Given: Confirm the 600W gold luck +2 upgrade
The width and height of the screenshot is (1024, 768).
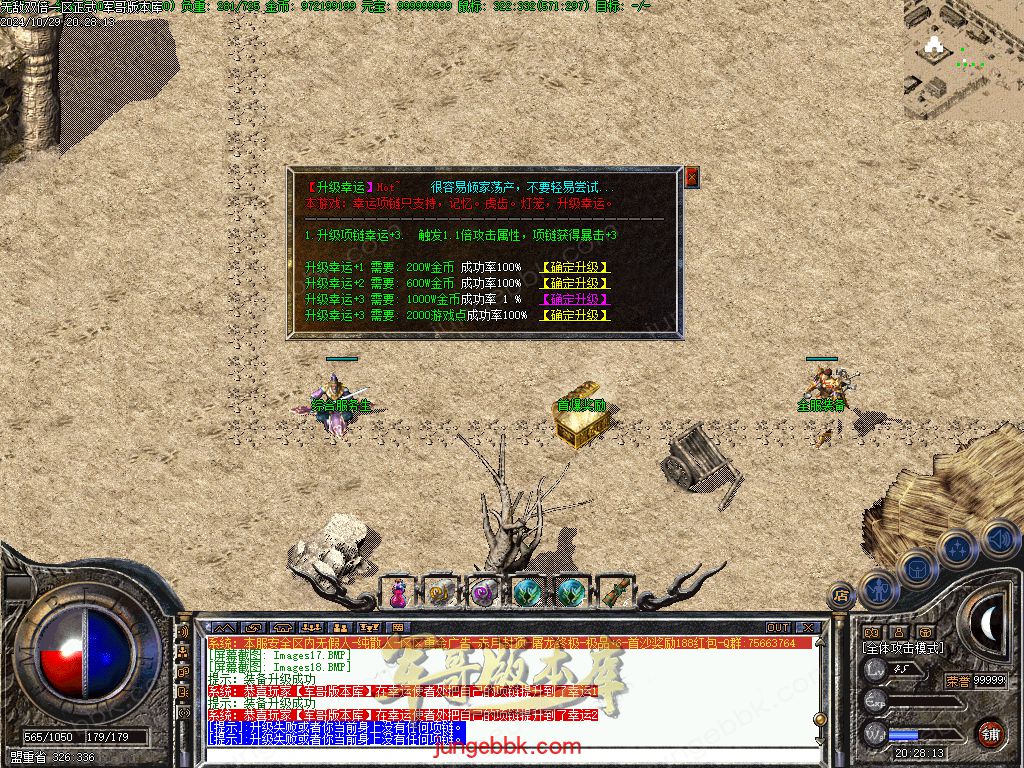Looking at the screenshot, I should click(574, 284).
